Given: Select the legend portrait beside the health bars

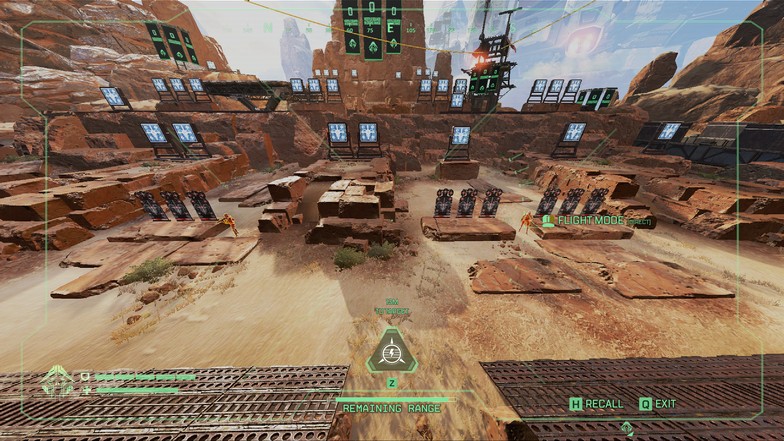Looking at the screenshot, I should pyautogui.click(x=57, y=381).
